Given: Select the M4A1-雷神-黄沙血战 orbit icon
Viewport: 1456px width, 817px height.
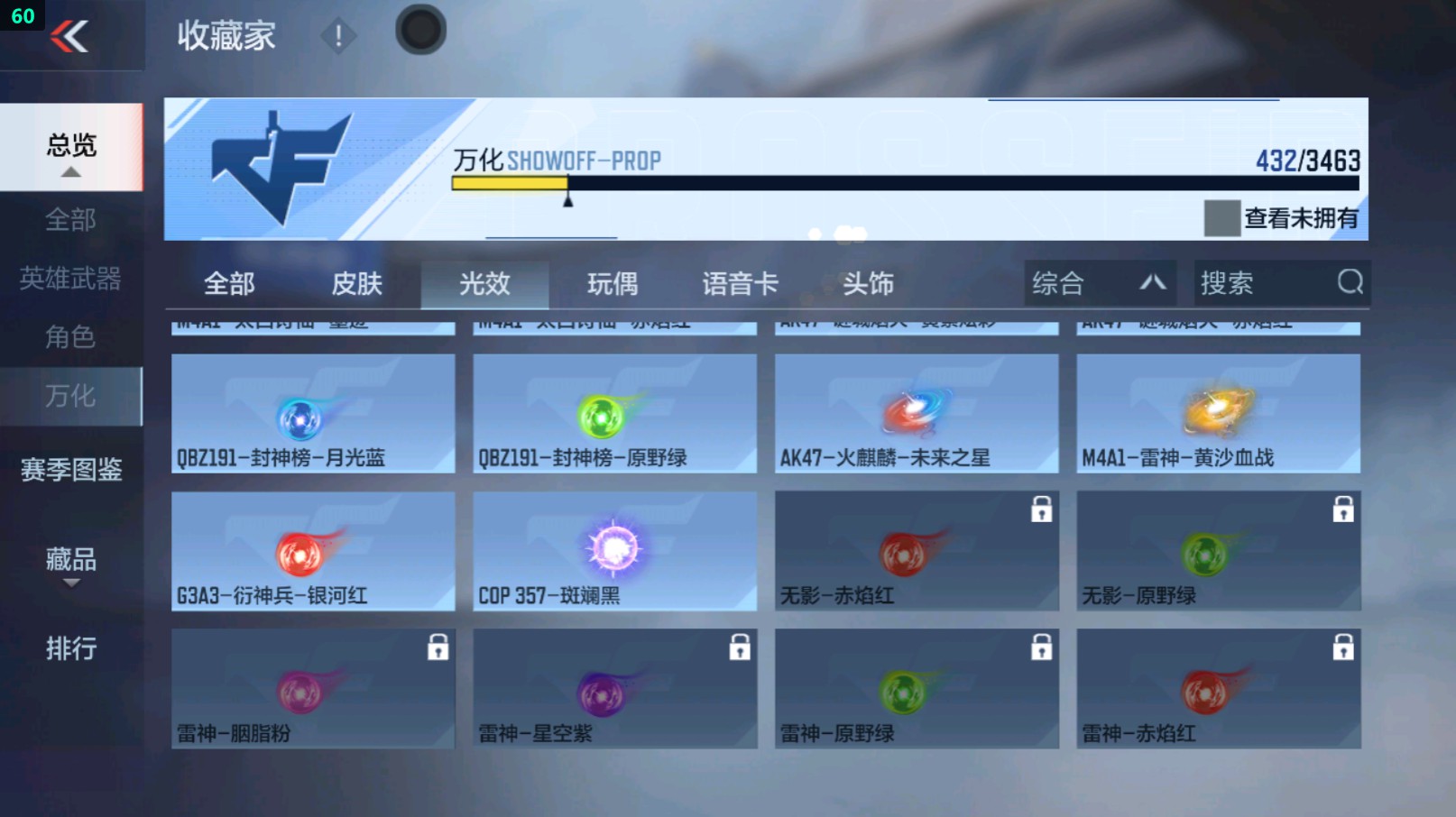Looking at the screenshot, I should (1218, 411).
